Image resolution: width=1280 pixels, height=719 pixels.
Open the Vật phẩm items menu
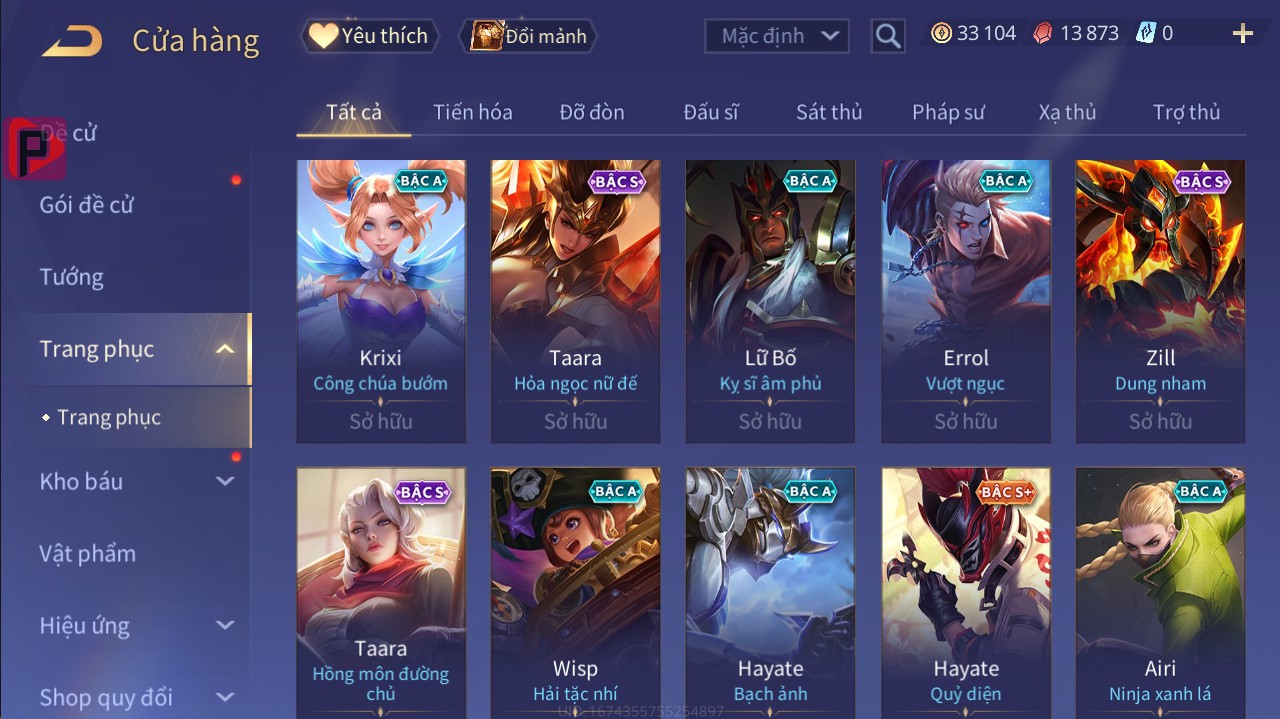pyautogui.click(x=87, y=553)
